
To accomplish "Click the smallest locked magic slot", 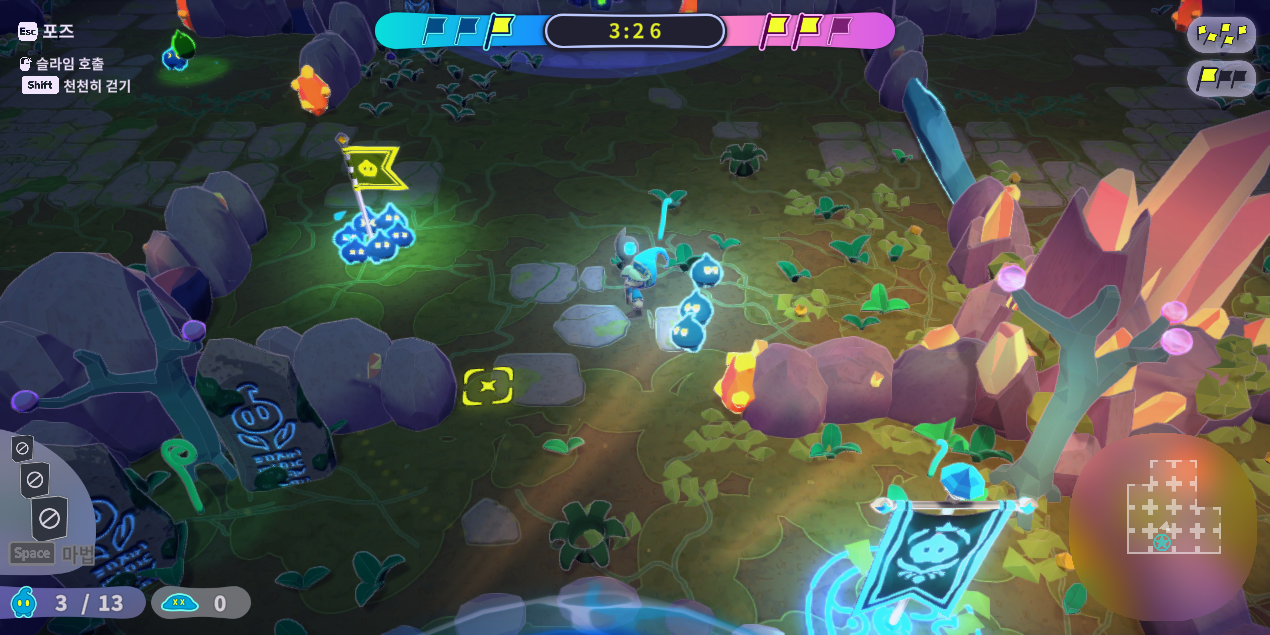I will 22,449.
